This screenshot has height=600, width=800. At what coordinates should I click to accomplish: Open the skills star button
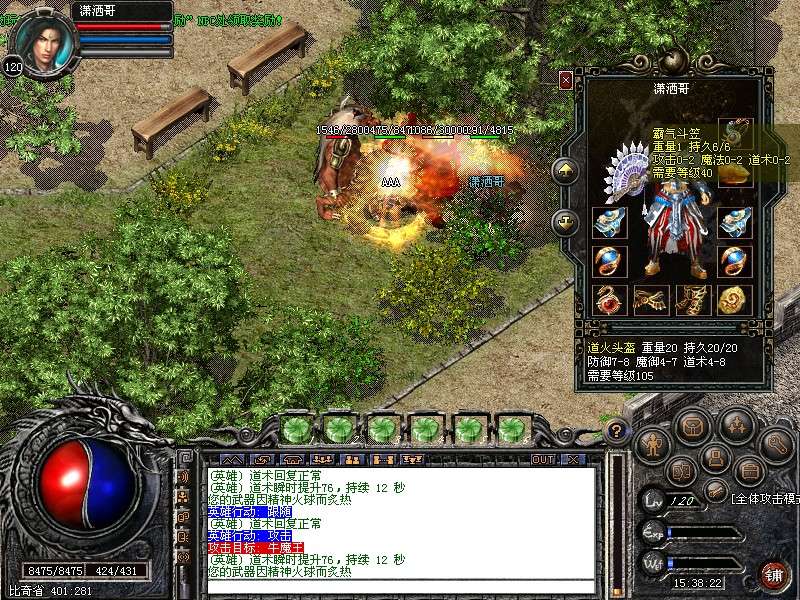pos(737,426)
